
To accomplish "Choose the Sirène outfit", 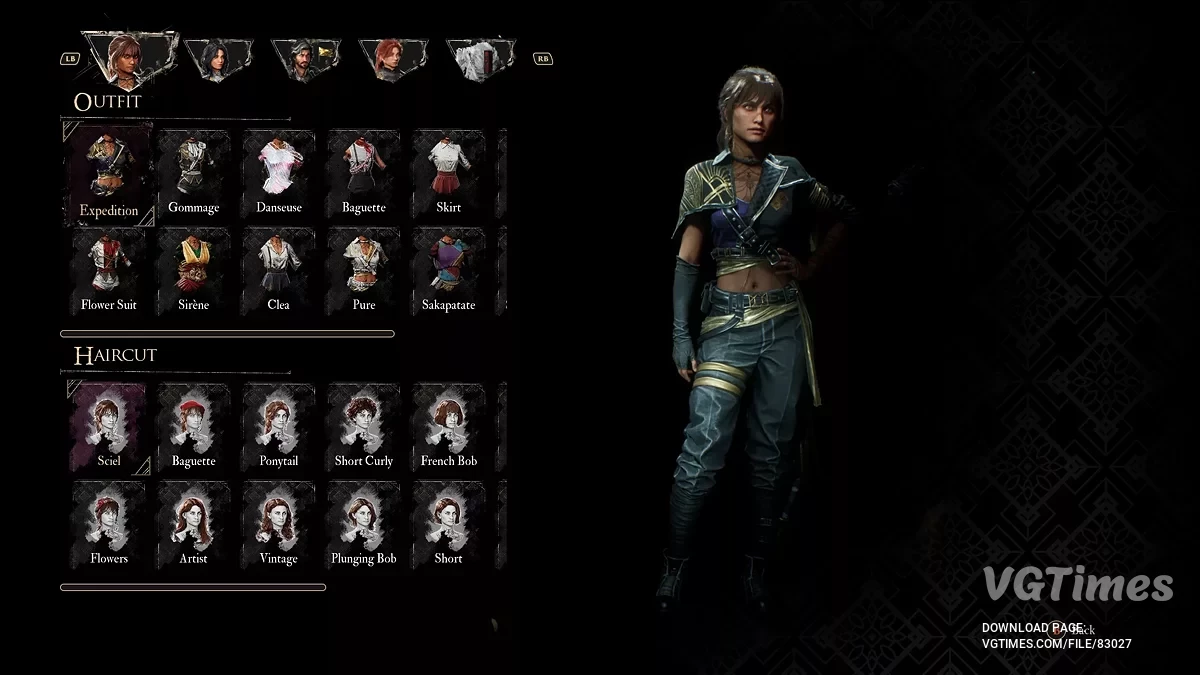I will pyautogui.click(x=194, y=269).
